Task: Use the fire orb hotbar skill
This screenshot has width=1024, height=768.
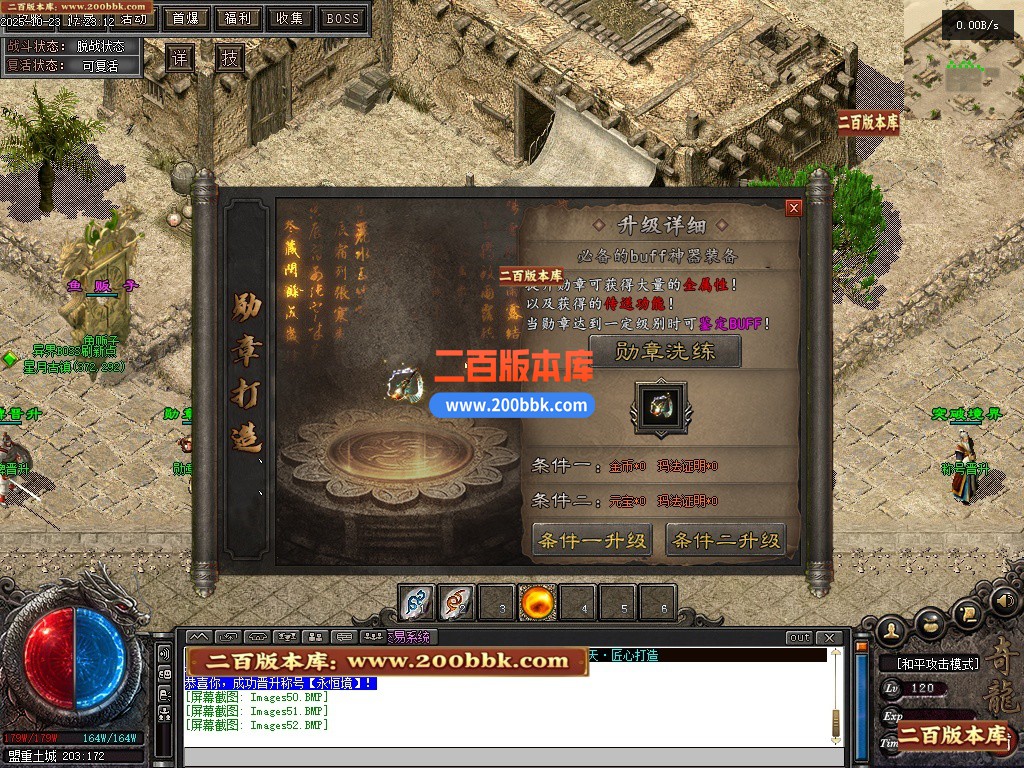Action: [537, 603]
